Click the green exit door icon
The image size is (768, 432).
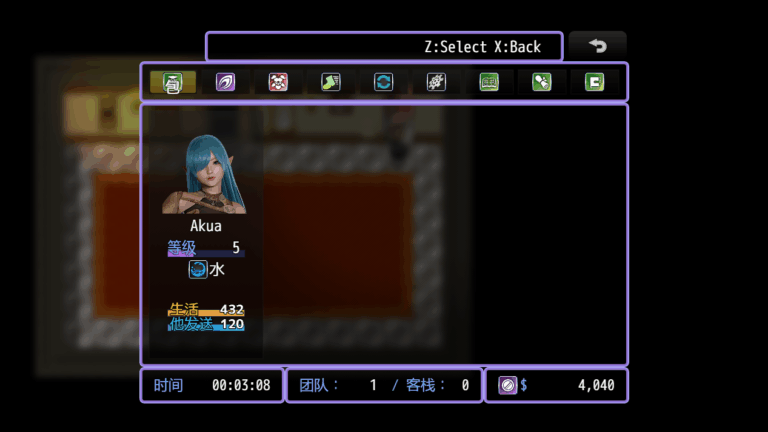pos(594,82)
